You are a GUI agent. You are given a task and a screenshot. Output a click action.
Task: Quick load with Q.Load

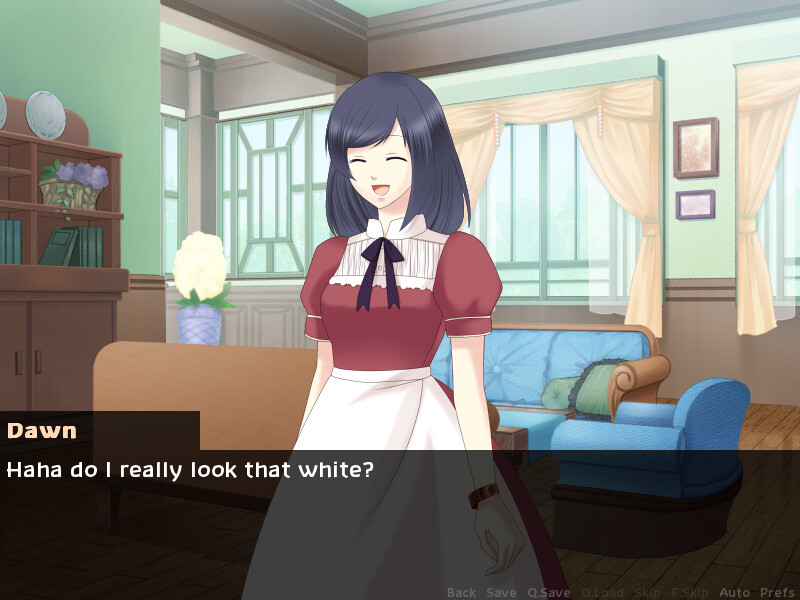click(x=602, y=592)
